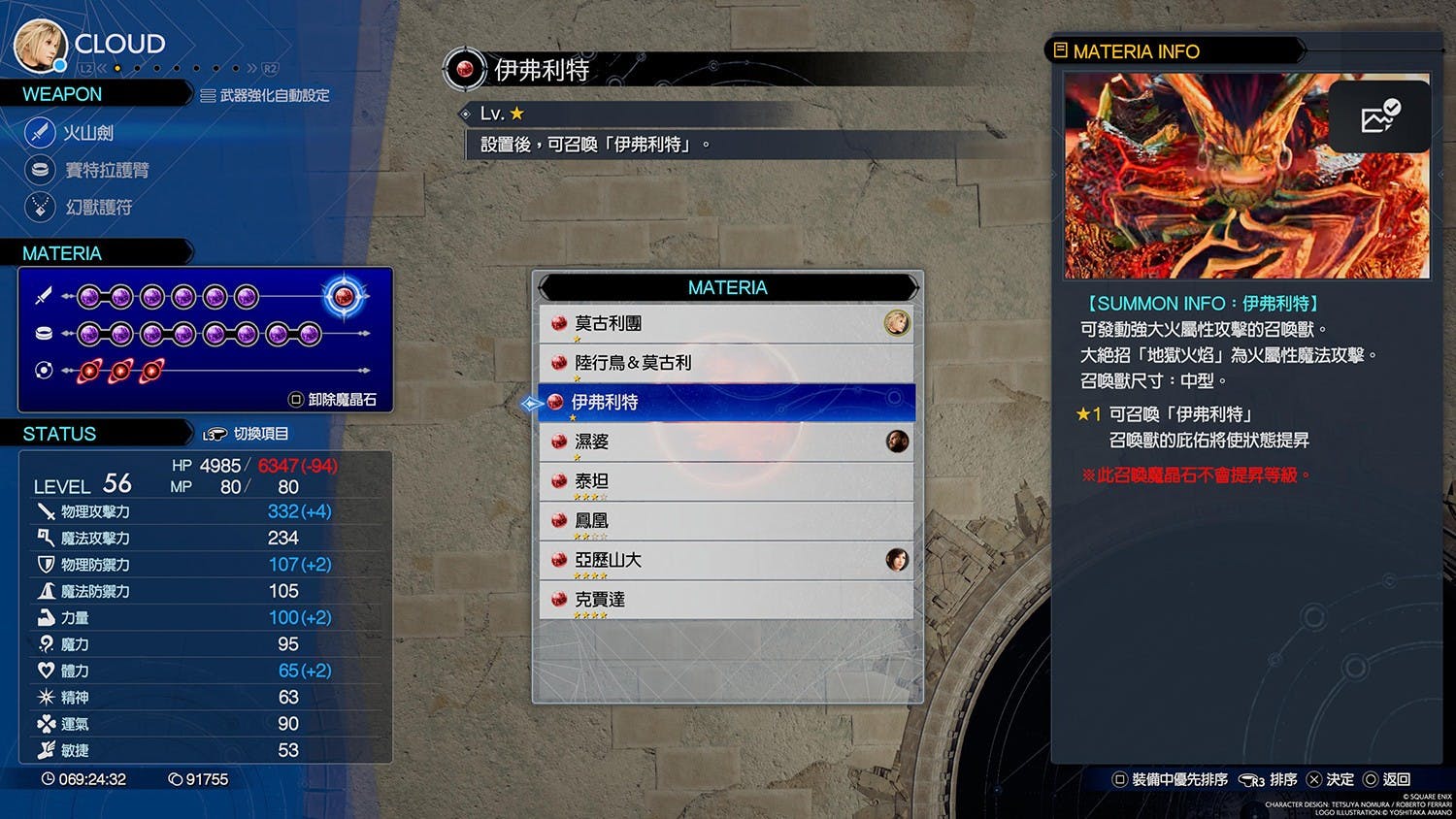Screen dimensions: 1456x819
Task: Select the large blue summon materia slot
Action: (x=344, y=296)
